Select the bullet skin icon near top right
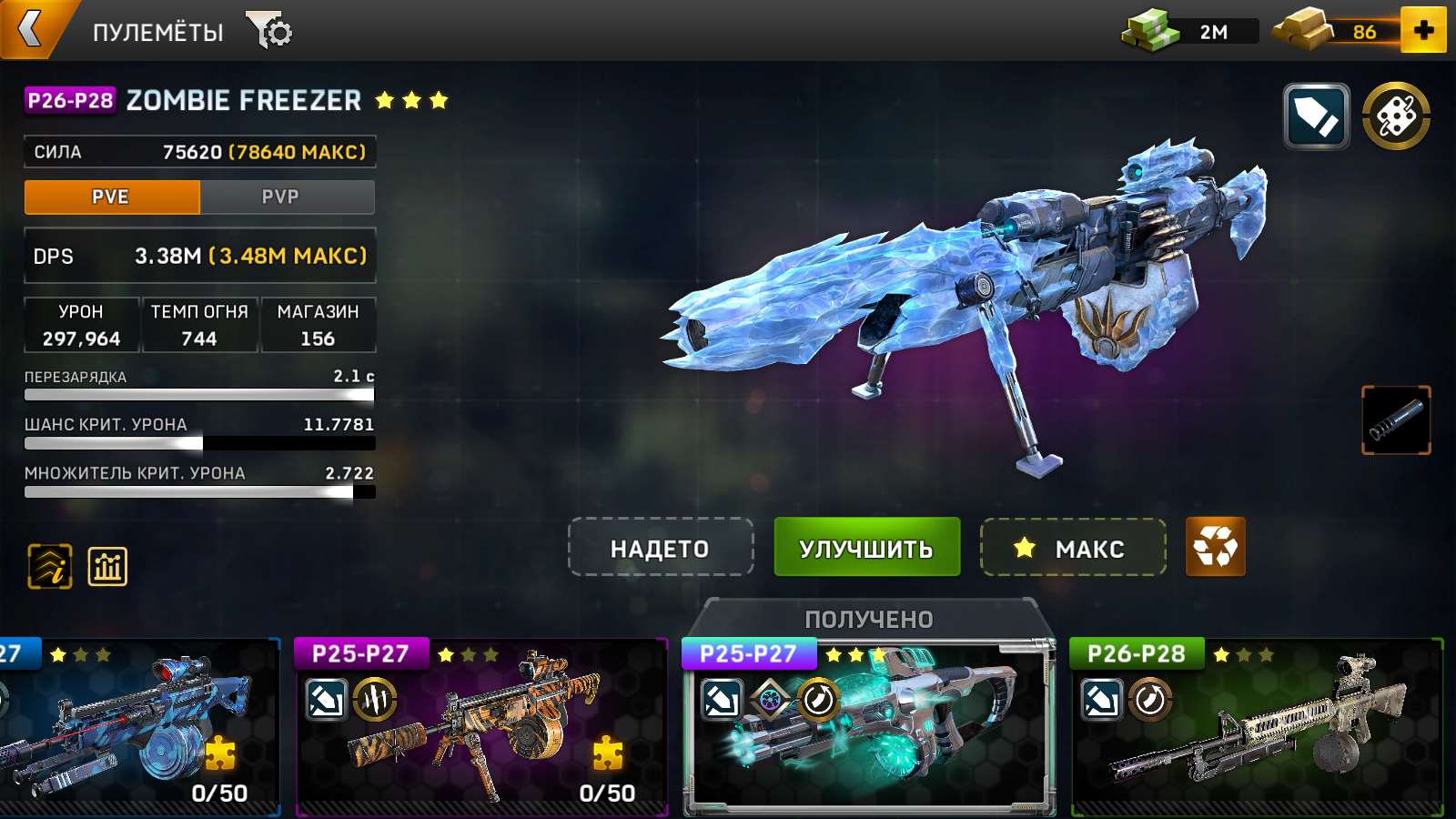This screenshot has height=819, width=1456. (x=1314, y=116)
